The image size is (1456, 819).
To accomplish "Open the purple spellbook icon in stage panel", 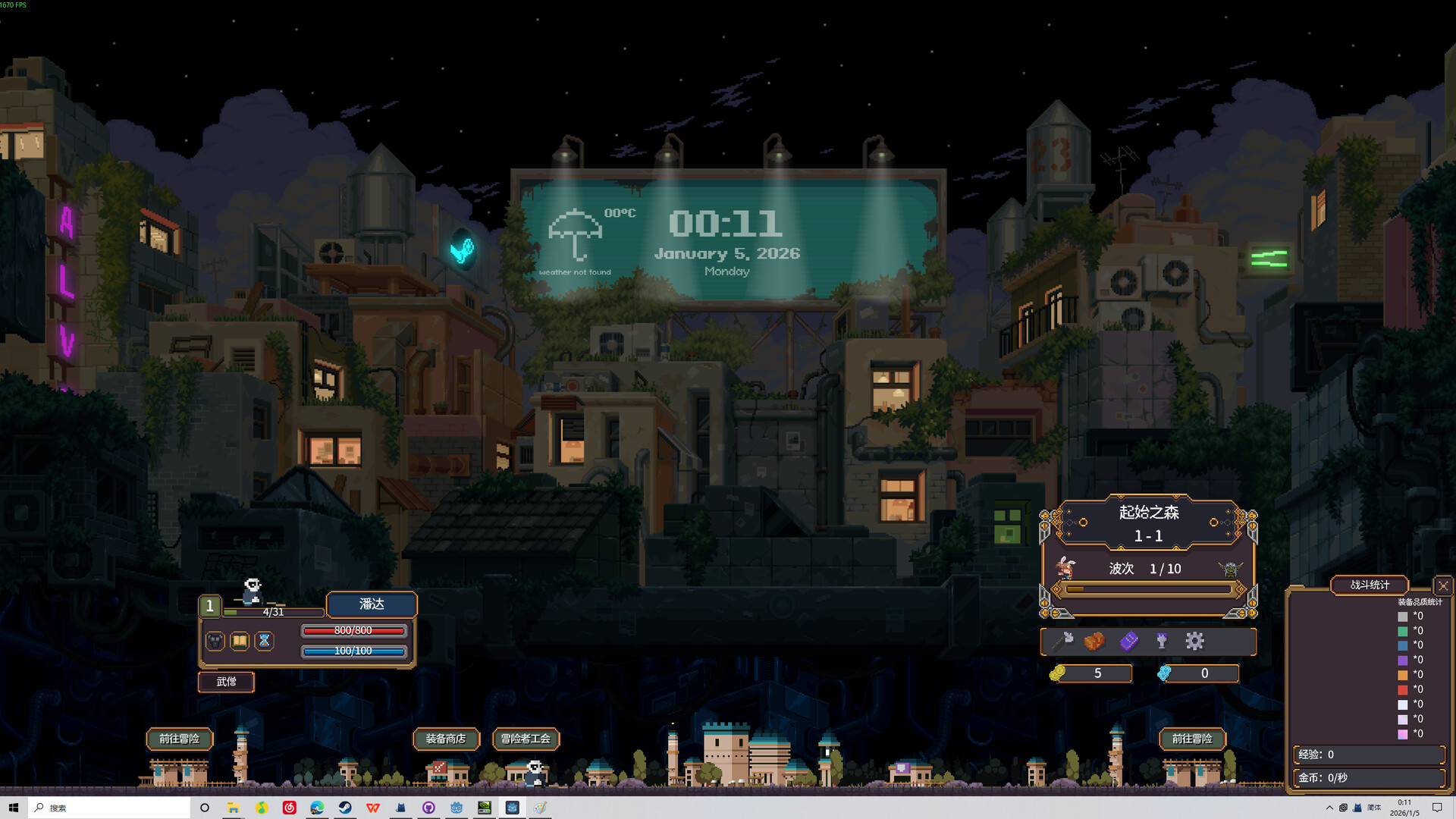I will pos(1129,642).
